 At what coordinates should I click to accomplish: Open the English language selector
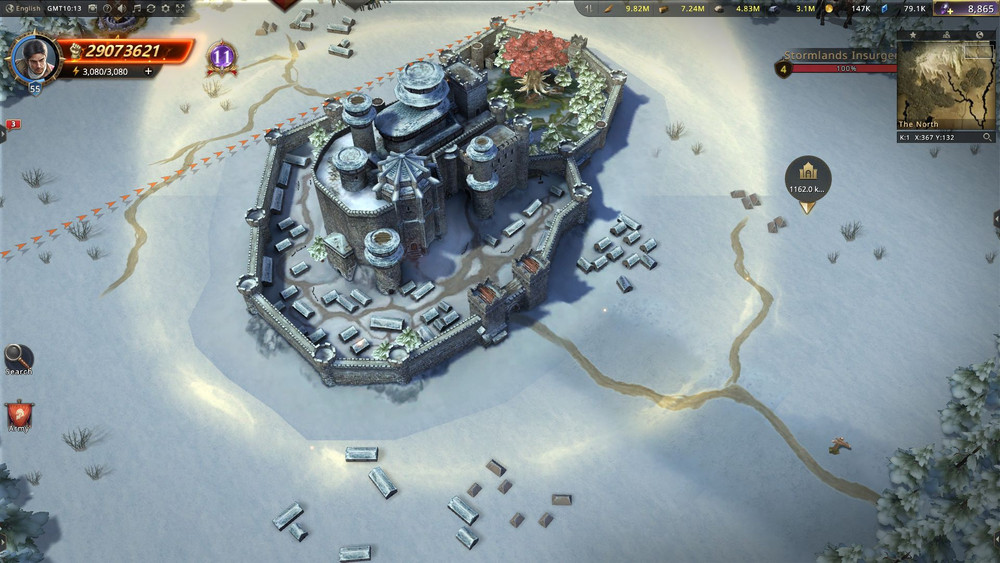click(22, 8)
